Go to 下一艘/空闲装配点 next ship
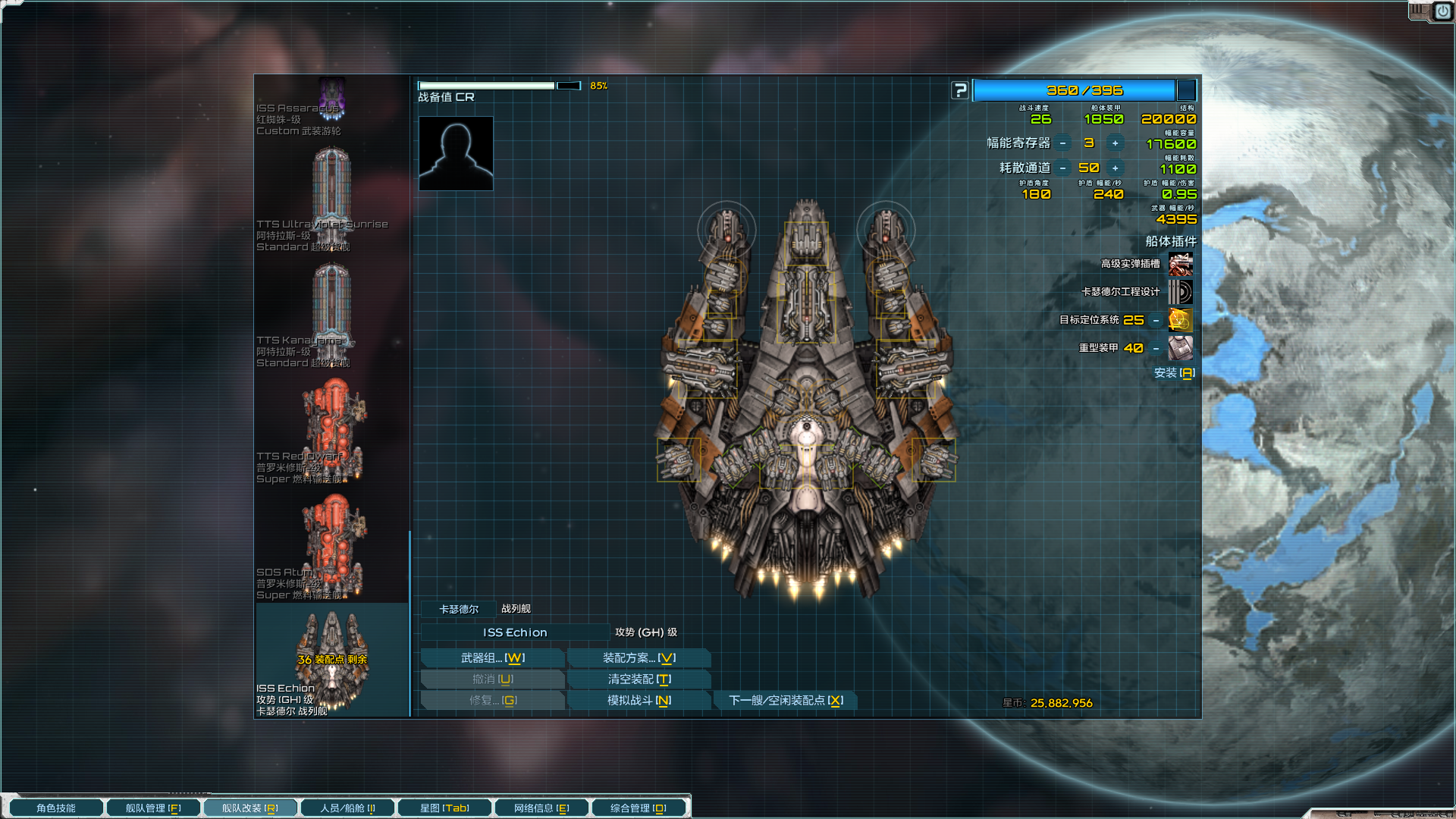 click(786, 701)
